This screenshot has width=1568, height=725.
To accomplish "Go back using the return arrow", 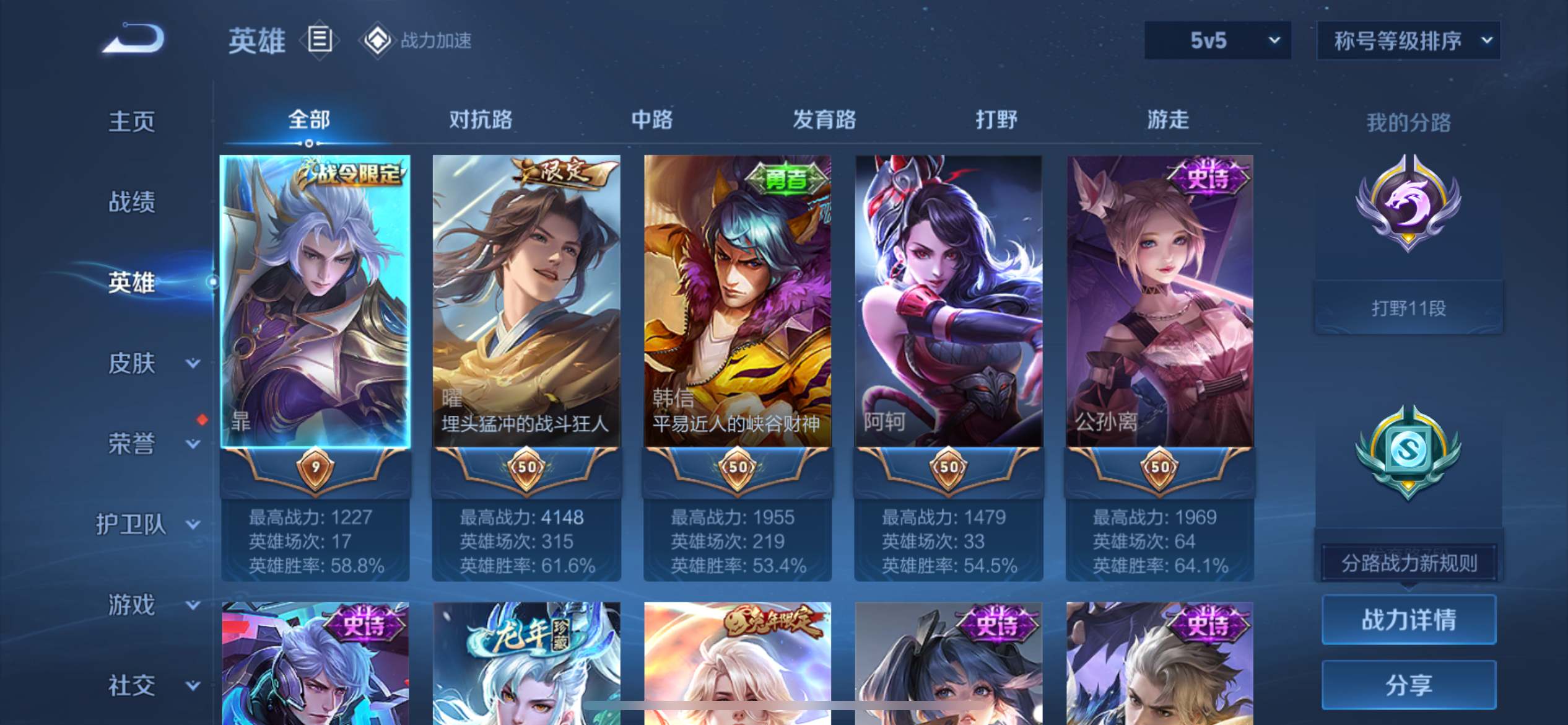I will [x=134, y=39].
